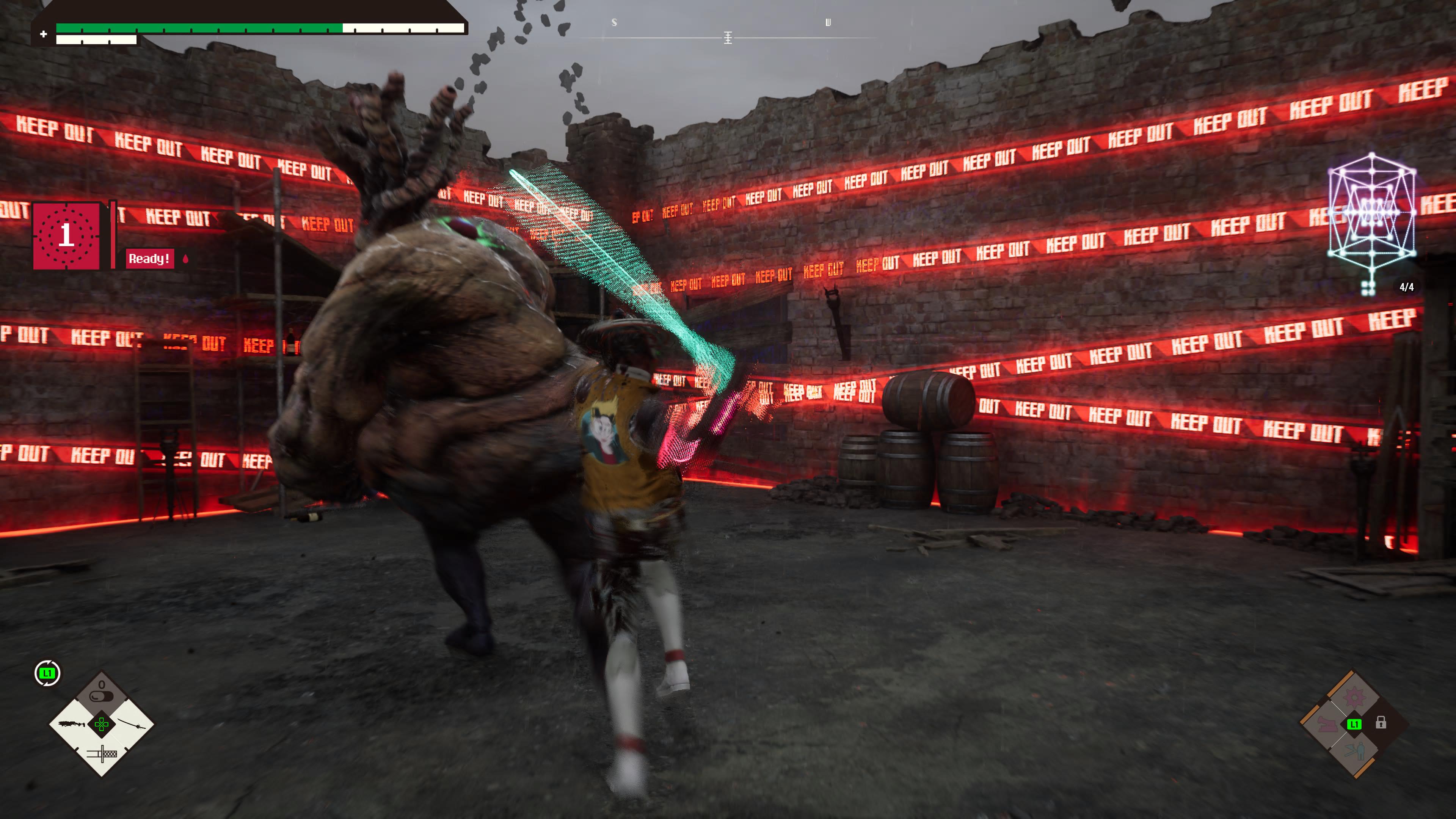1456x819 pixels.
Task: Choose the sword hilt slot at the bottom
Action: (x=102, y=753)
